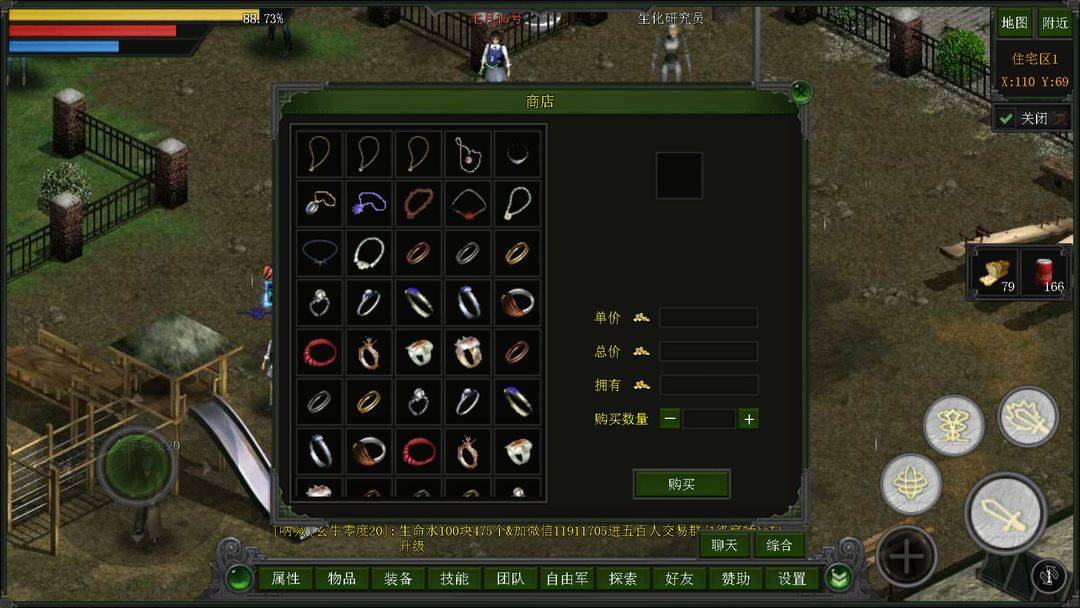The image size is (1080, 608).
Task: Open the 属性 attributes menu
Action: coord(286,578)
